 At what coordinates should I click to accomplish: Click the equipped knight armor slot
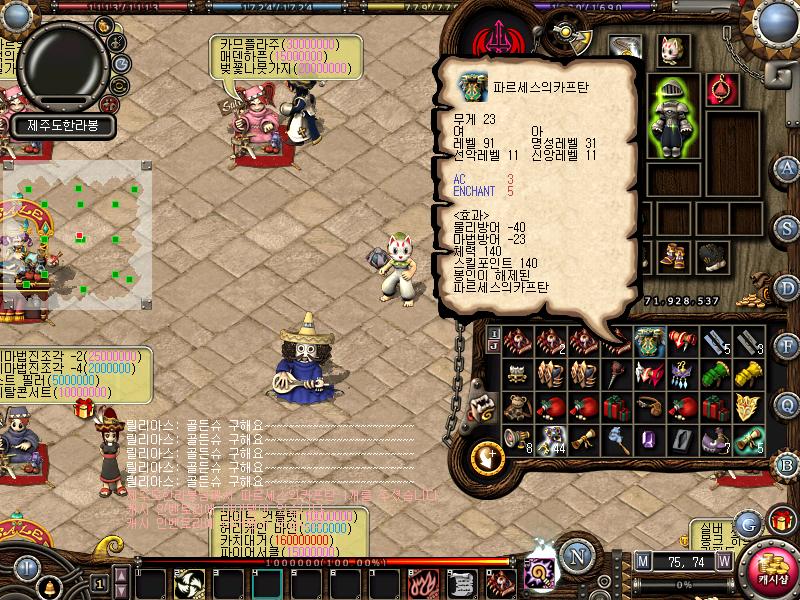pos(671,117)
